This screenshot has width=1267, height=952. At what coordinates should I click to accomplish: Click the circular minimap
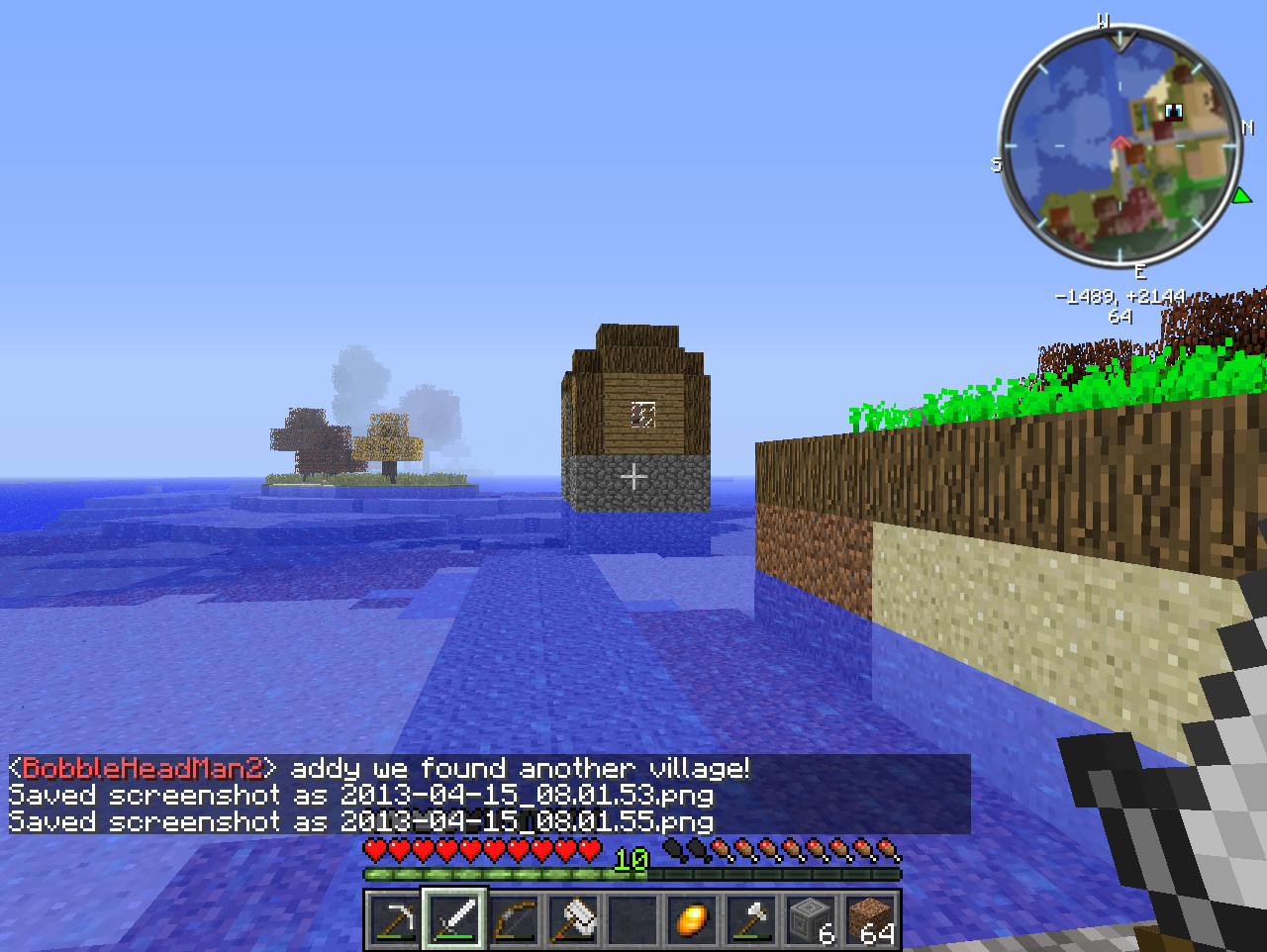(1120, 148)
